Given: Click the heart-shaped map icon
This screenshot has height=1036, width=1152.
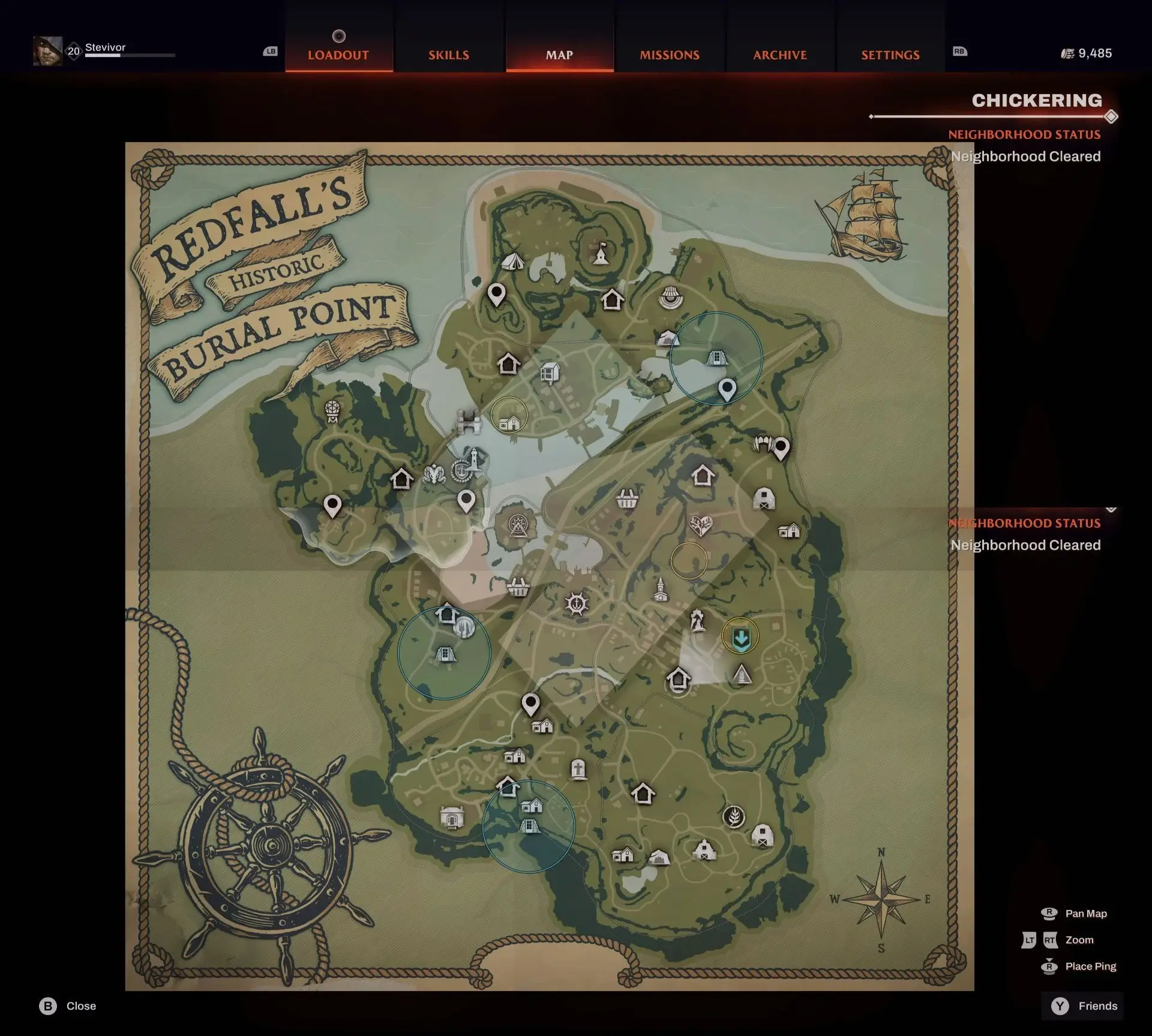Looking at the screenshot, I should pos(700,525).
